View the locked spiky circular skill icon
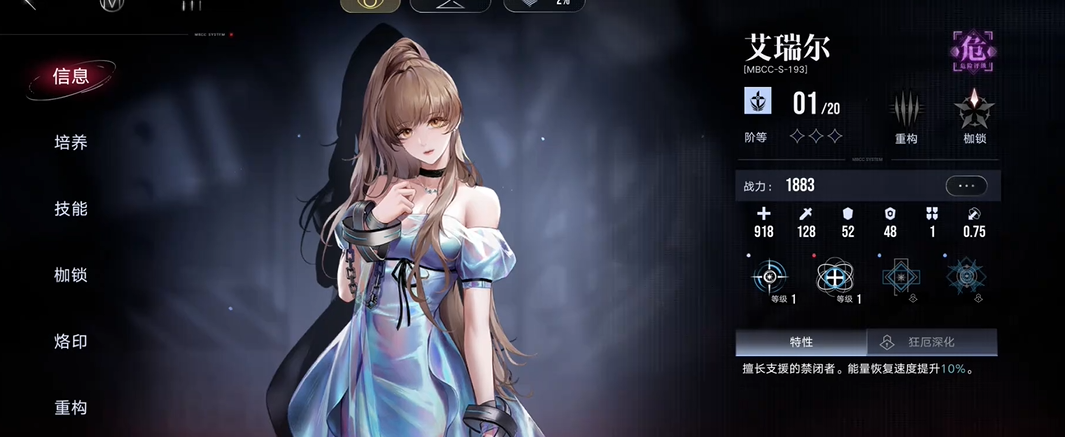 tap(966, 276)
